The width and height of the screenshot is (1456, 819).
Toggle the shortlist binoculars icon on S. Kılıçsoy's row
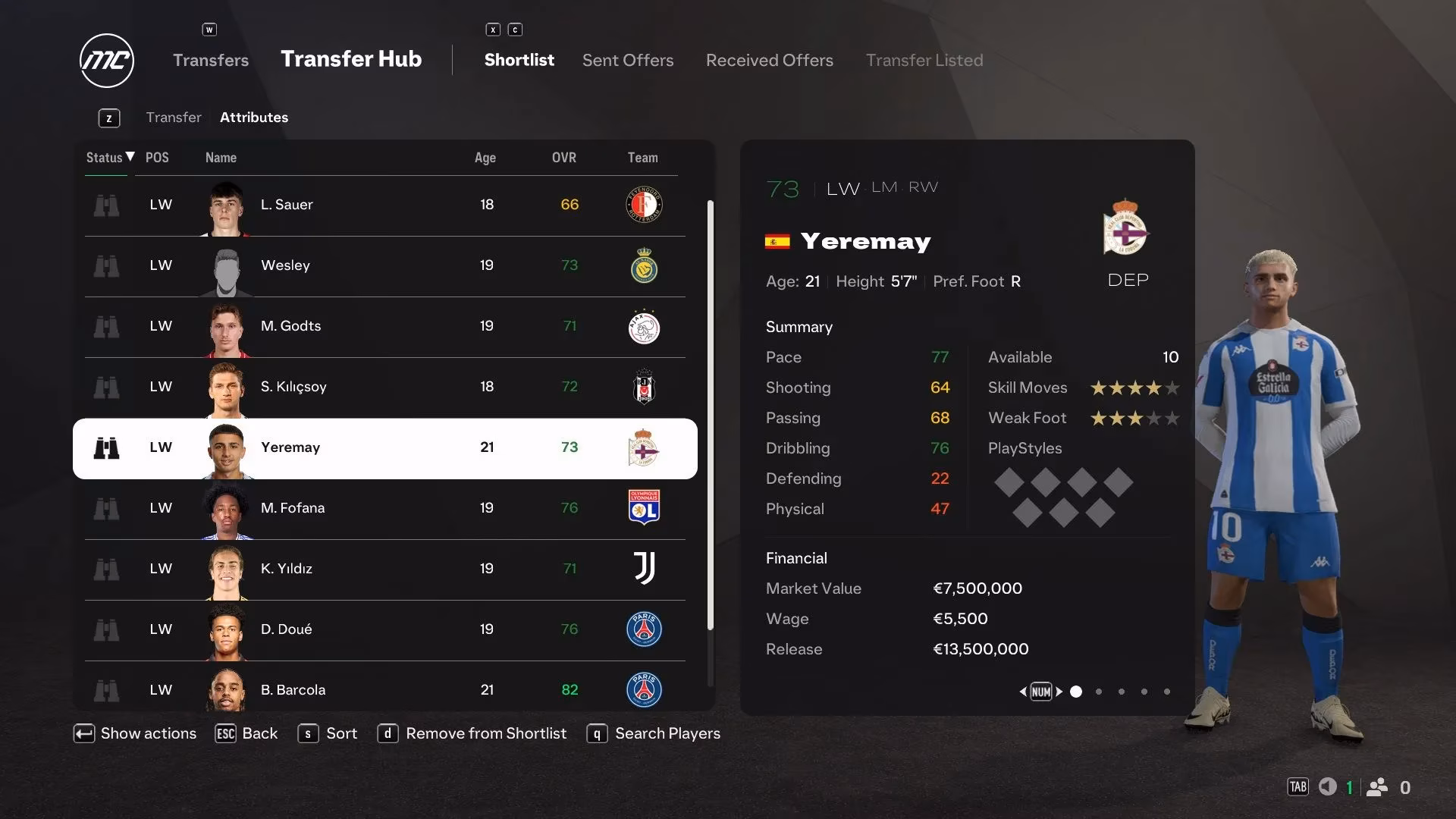pyautogui.click(x=107, y=388)
